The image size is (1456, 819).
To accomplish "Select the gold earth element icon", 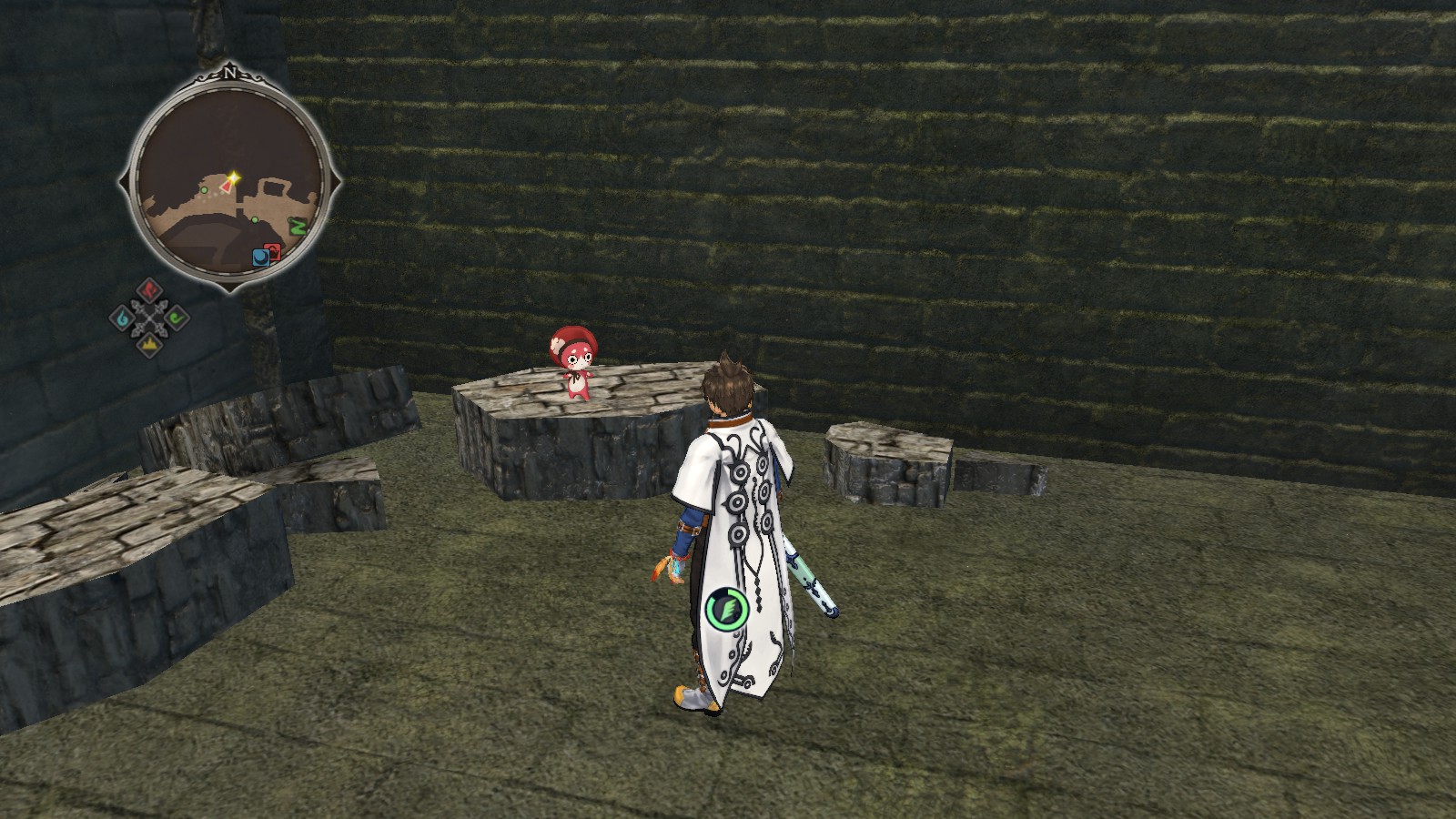I will coord(149,344).
